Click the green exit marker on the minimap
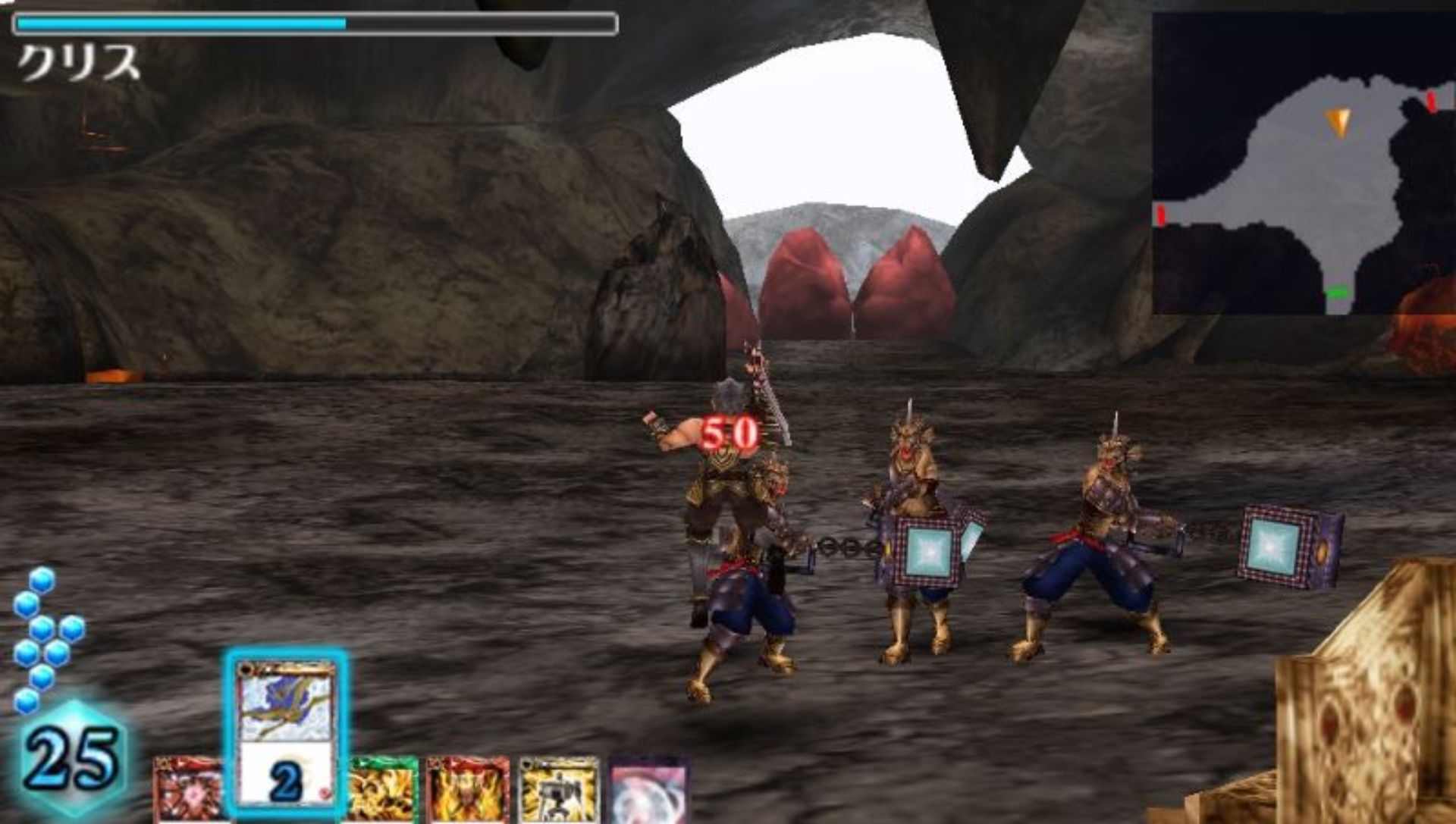The height and width of the screenshot is (824, 1456). [1338, 293]
